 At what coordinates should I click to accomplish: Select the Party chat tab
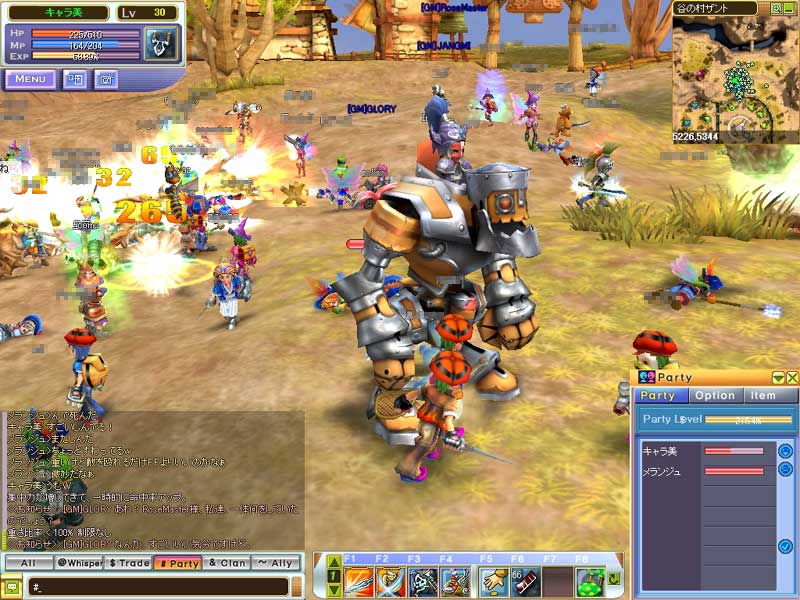tap(177, 564)
